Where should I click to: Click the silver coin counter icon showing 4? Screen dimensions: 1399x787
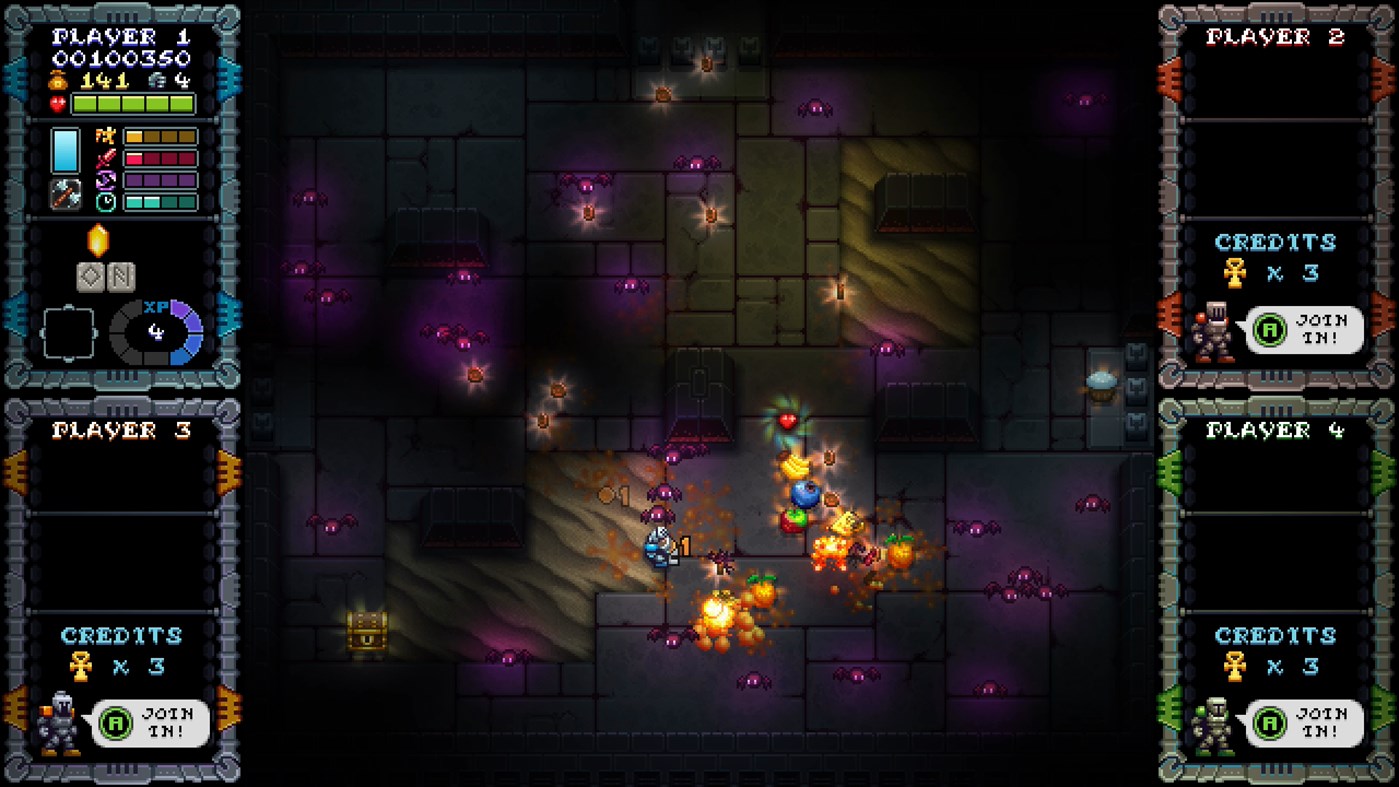pos(158,81)
